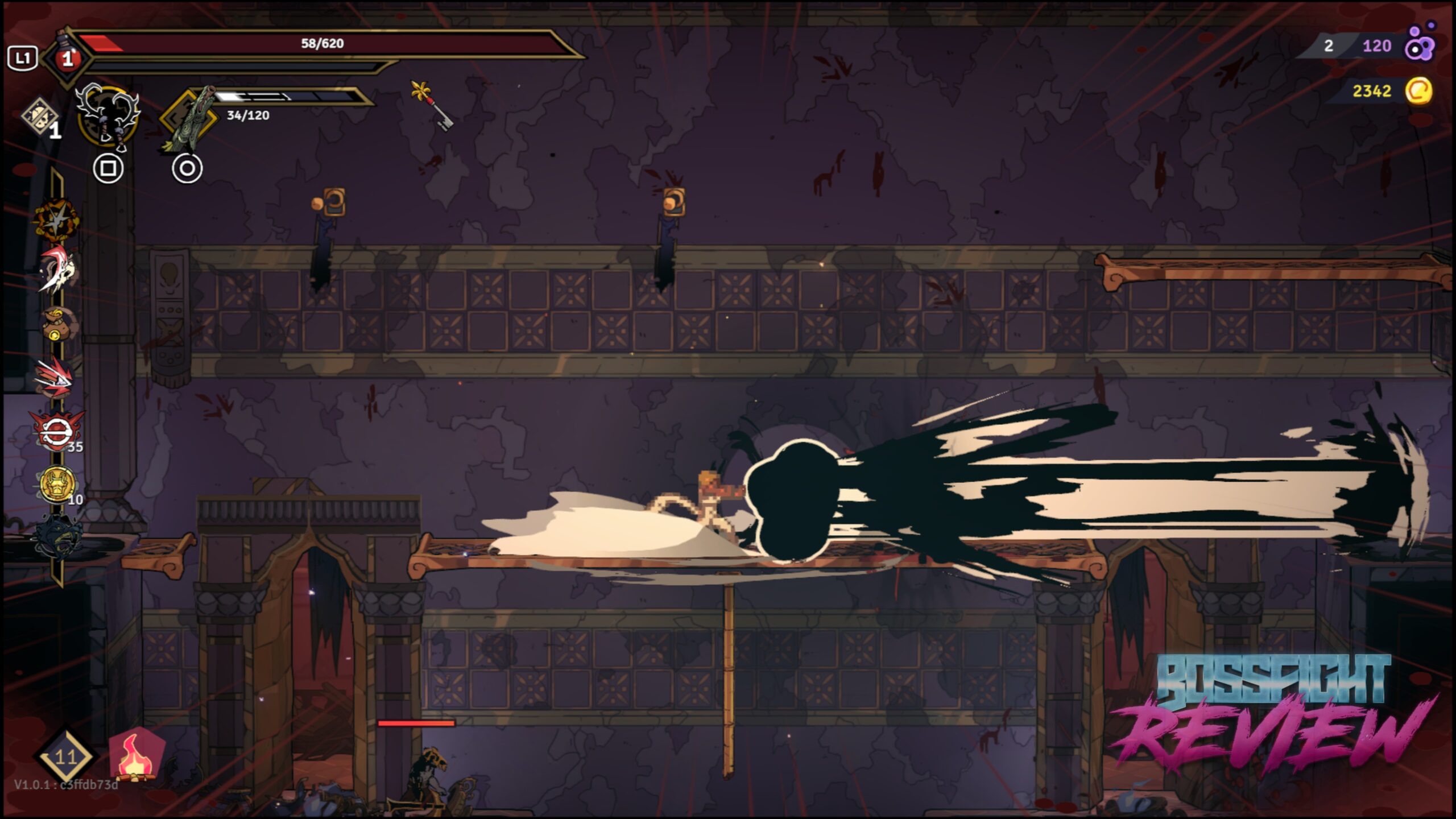Click the purple spirit orbs icon

[1420, 44]
